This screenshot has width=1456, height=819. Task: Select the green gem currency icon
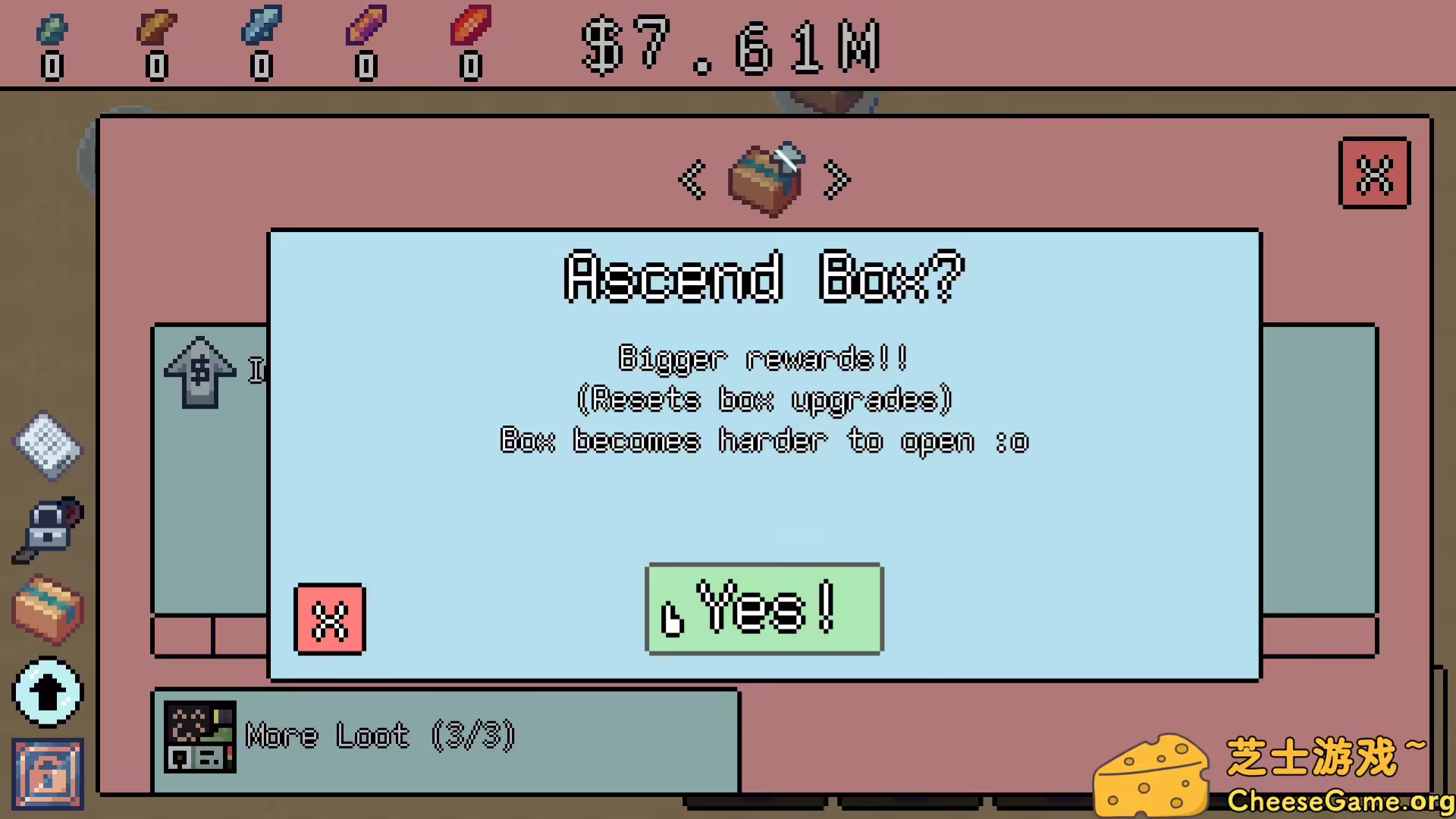[52, 27]
